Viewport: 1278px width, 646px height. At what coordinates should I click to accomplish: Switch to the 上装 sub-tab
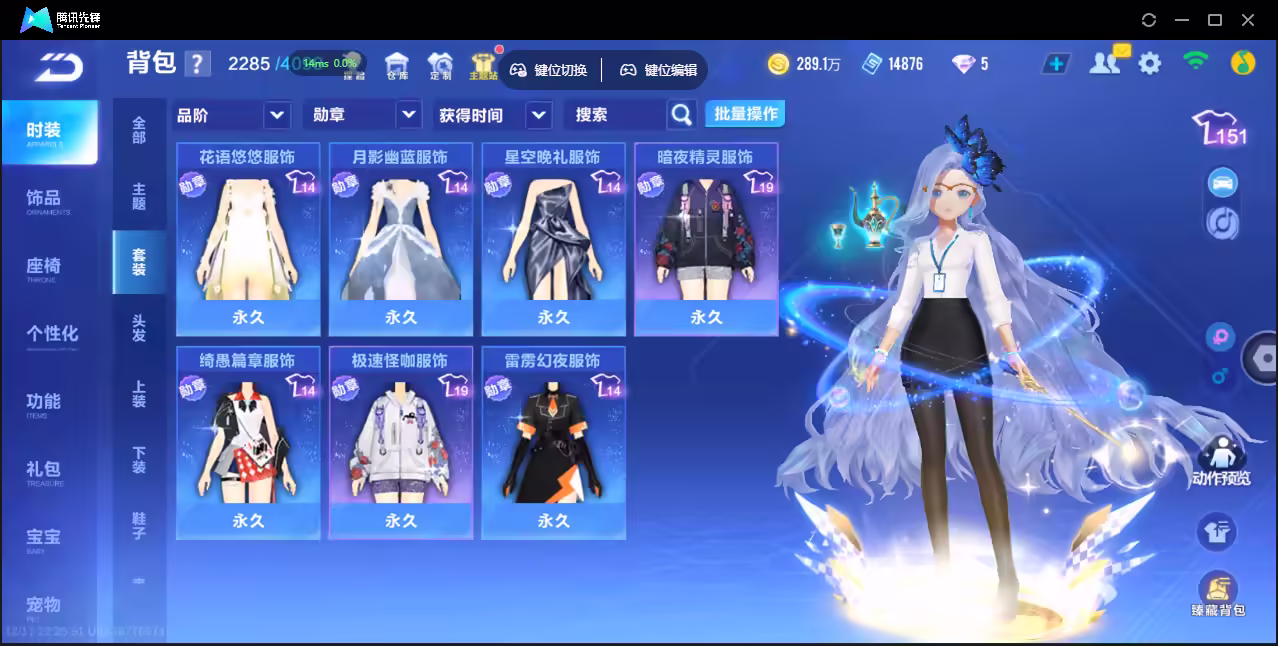tap(139, 394)
